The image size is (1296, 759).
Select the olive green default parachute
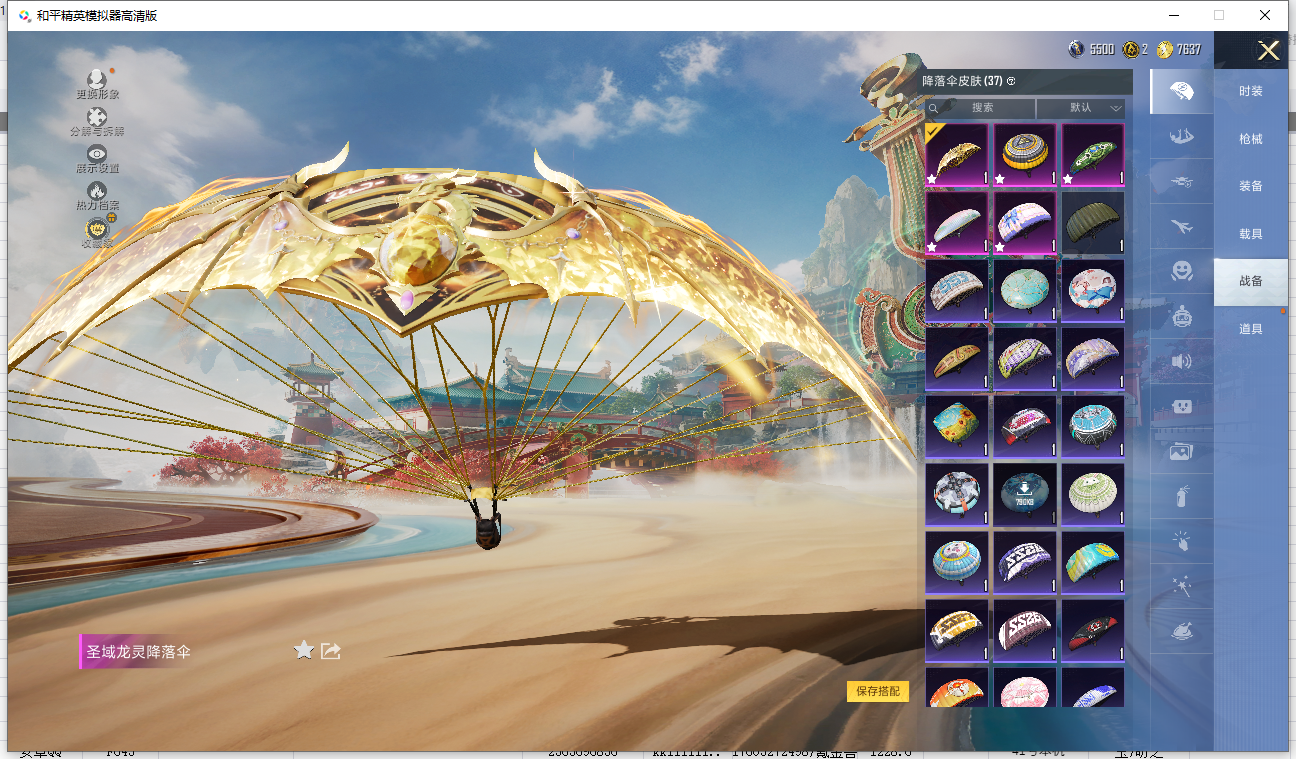point(1093,224)
